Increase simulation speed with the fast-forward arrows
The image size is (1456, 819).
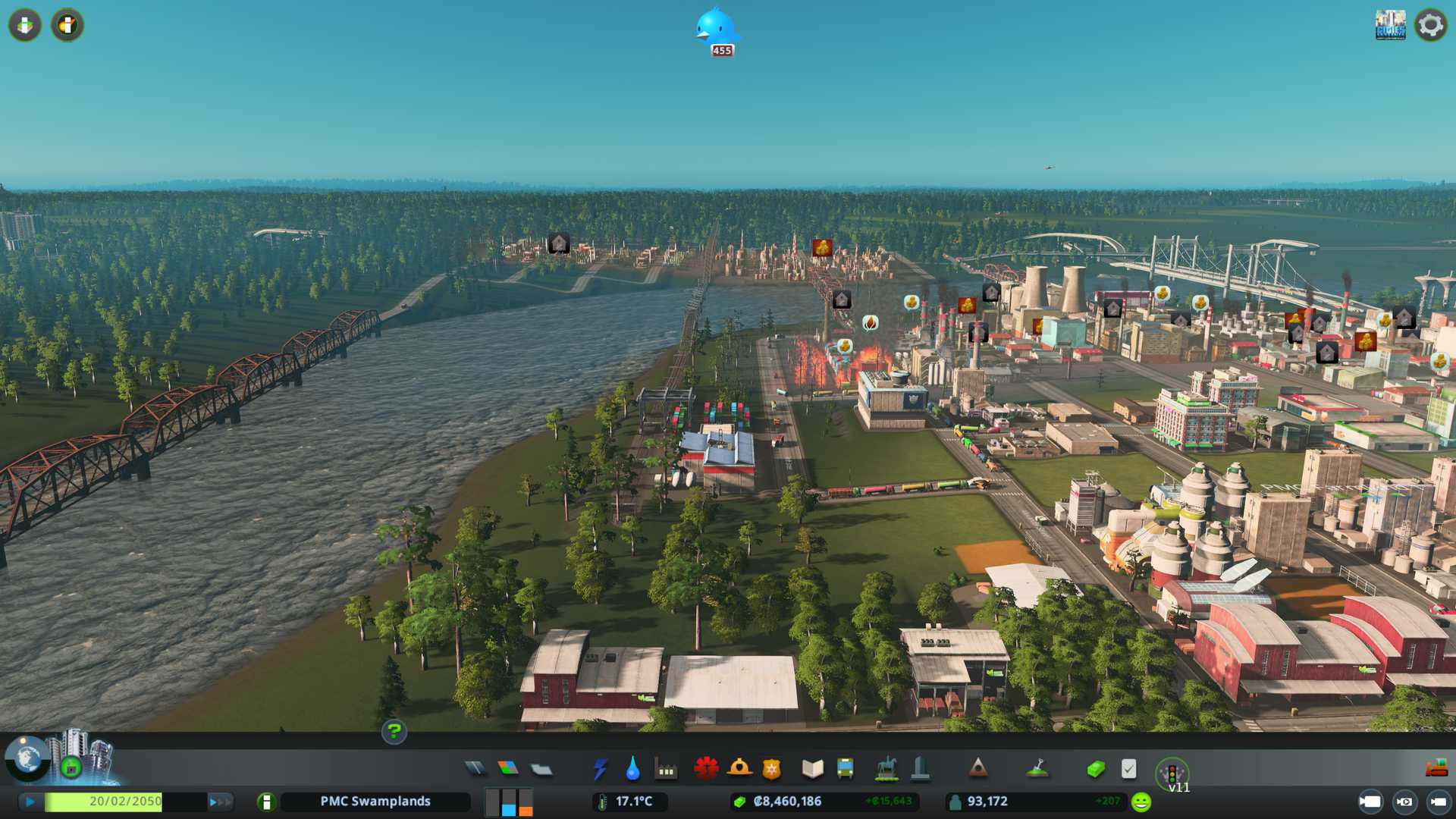coord(220,802)
